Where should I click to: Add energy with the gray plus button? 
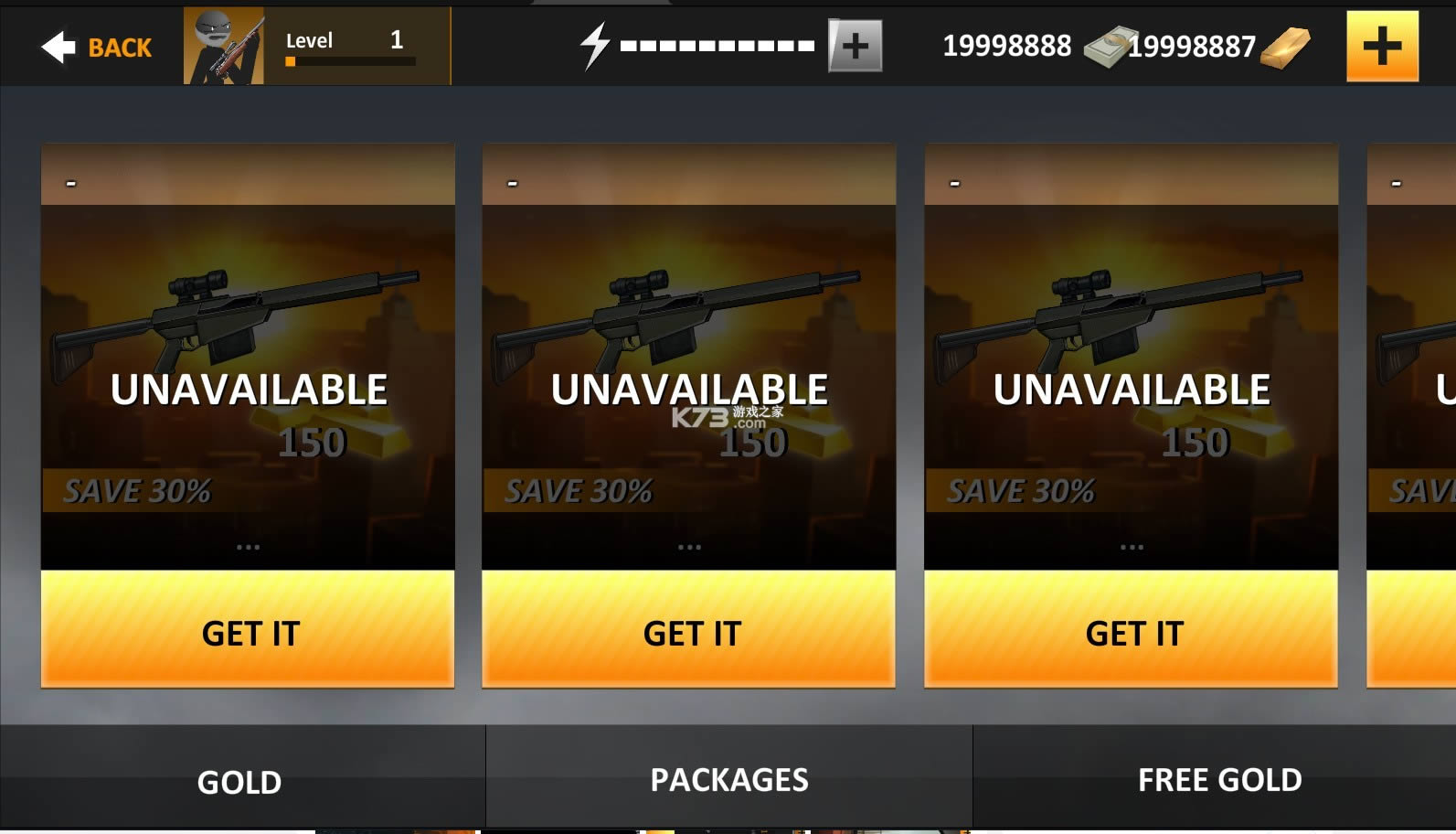point(855,46)
